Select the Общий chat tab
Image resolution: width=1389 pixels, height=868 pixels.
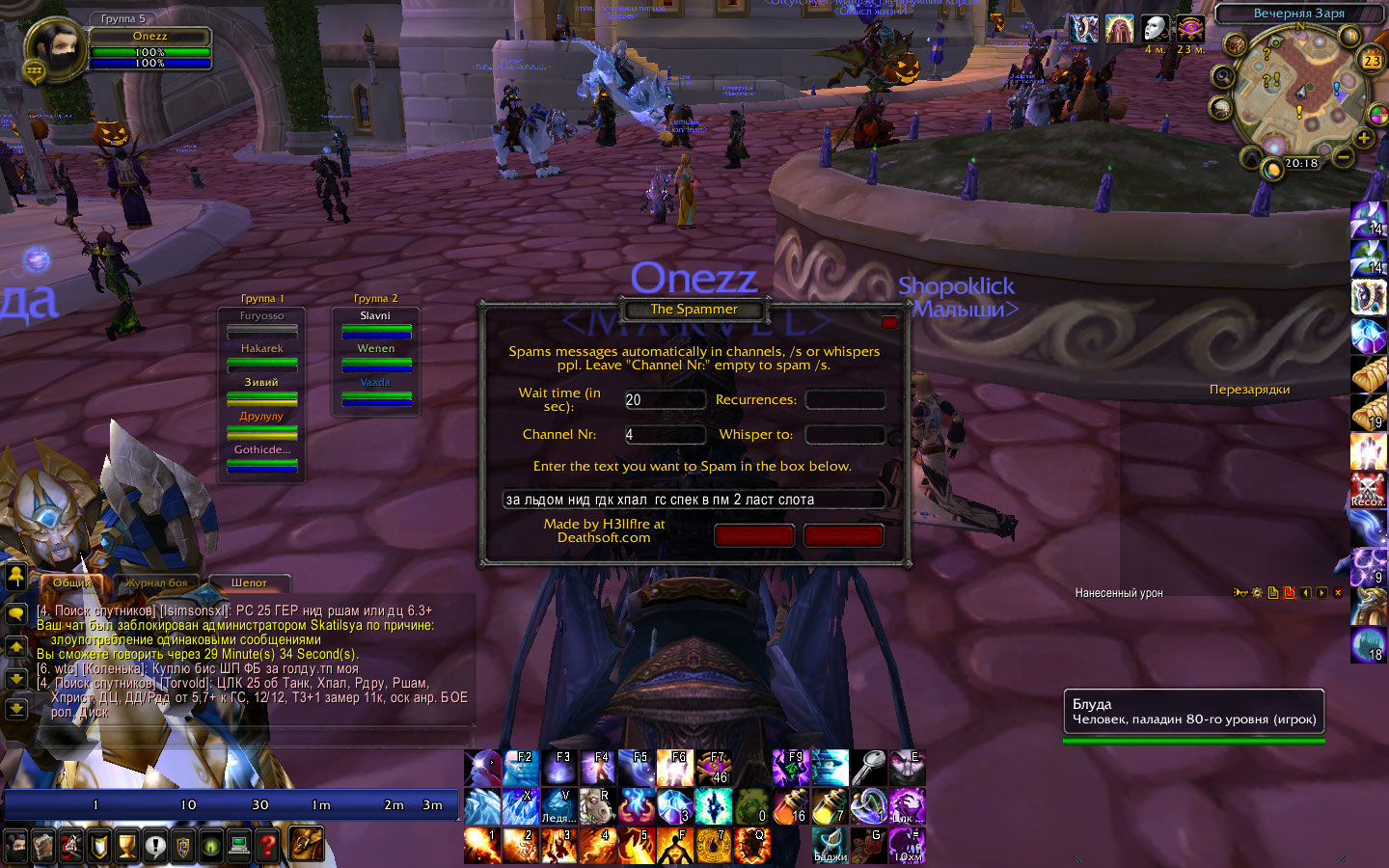[71, 583]
